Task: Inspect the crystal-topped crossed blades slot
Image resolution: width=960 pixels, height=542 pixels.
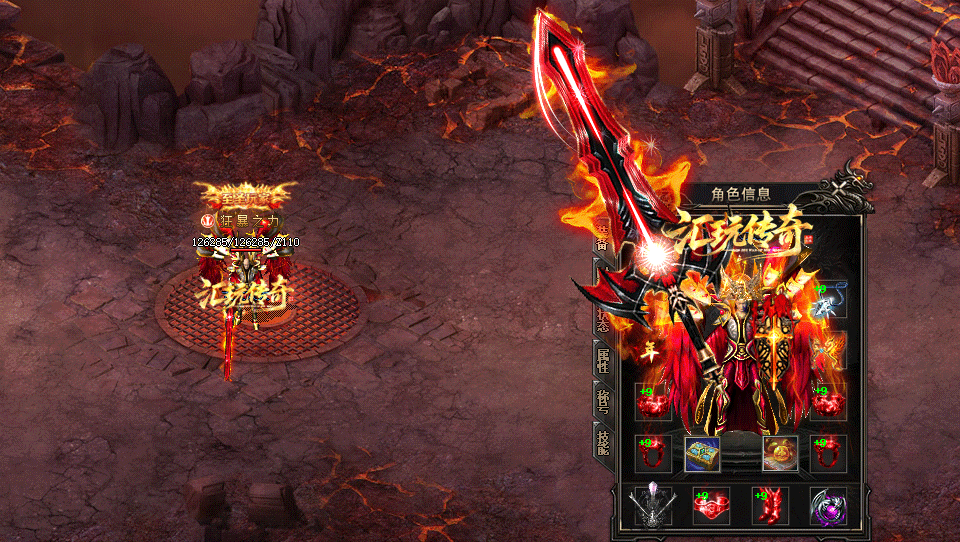Action: (653, 506)
